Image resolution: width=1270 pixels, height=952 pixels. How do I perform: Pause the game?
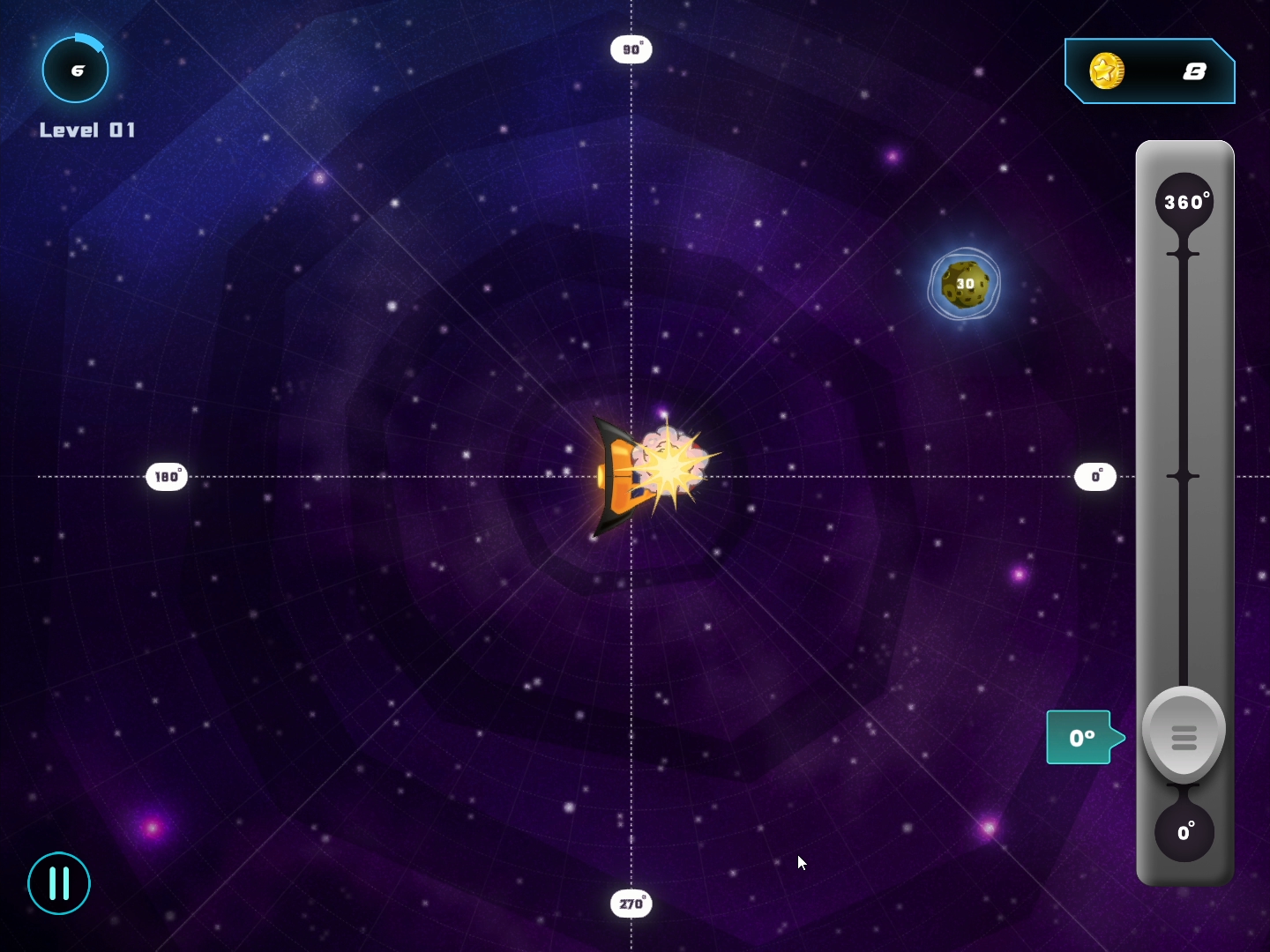(58, 884)
